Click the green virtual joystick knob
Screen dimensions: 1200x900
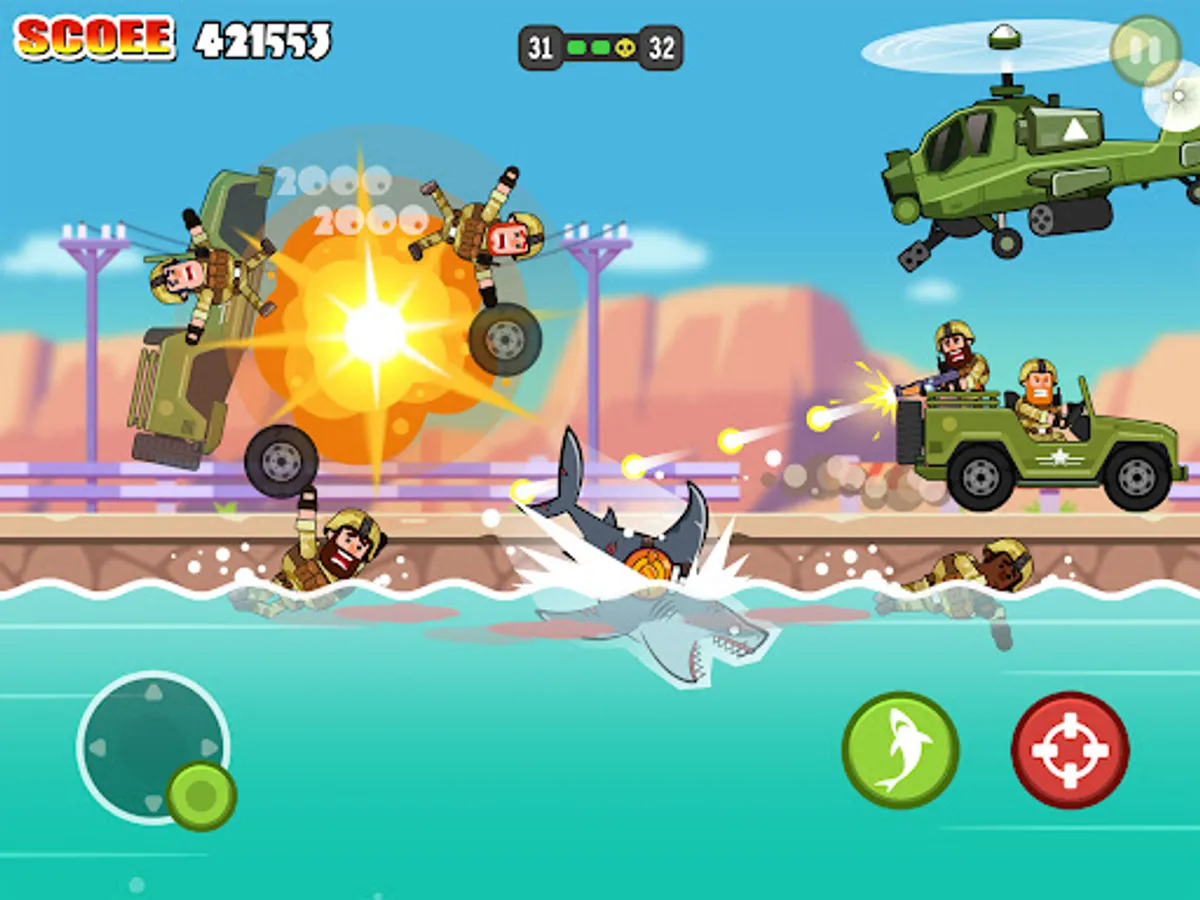click(201, 796)
